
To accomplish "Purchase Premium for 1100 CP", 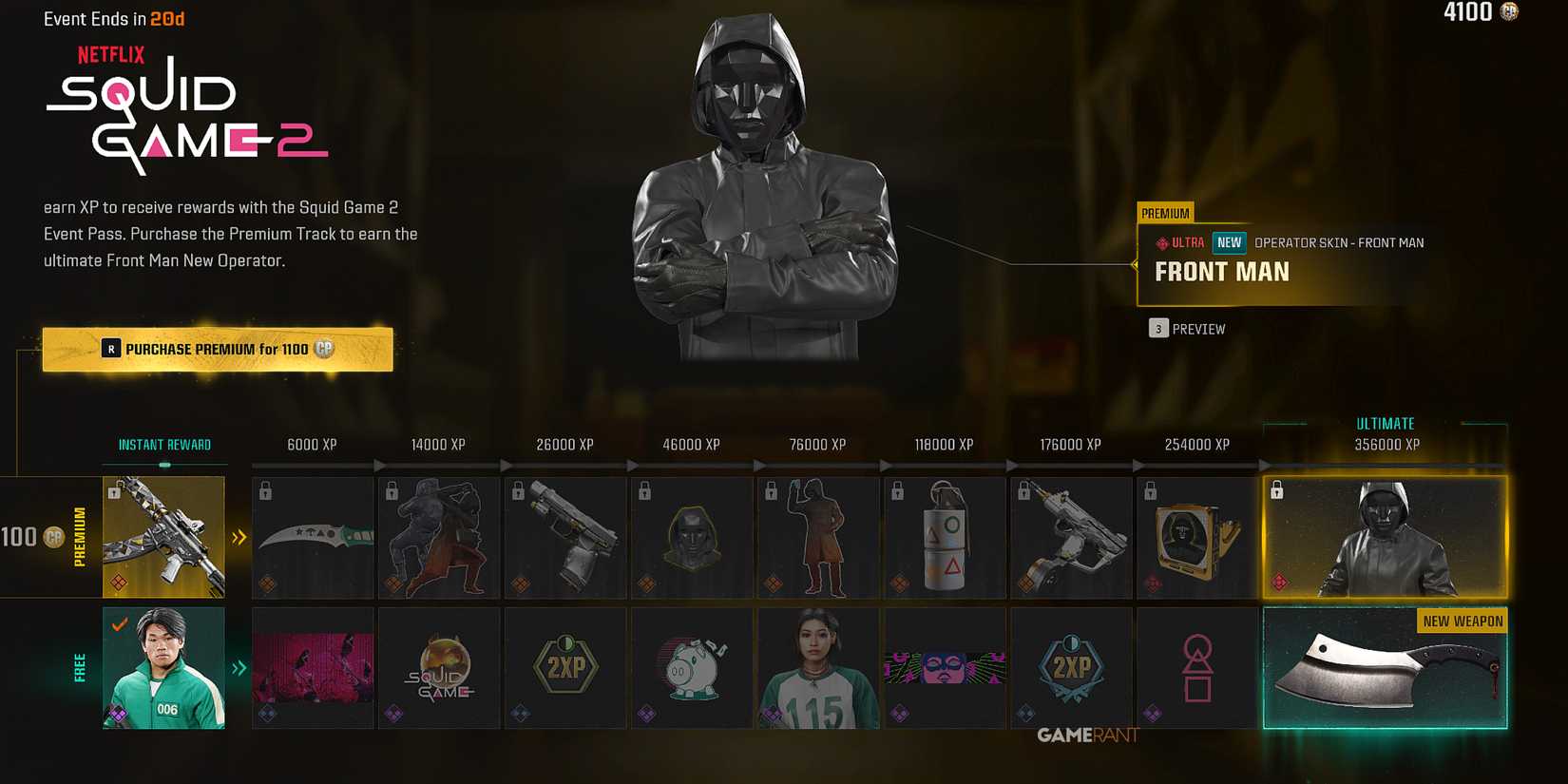I will (218, 349).
